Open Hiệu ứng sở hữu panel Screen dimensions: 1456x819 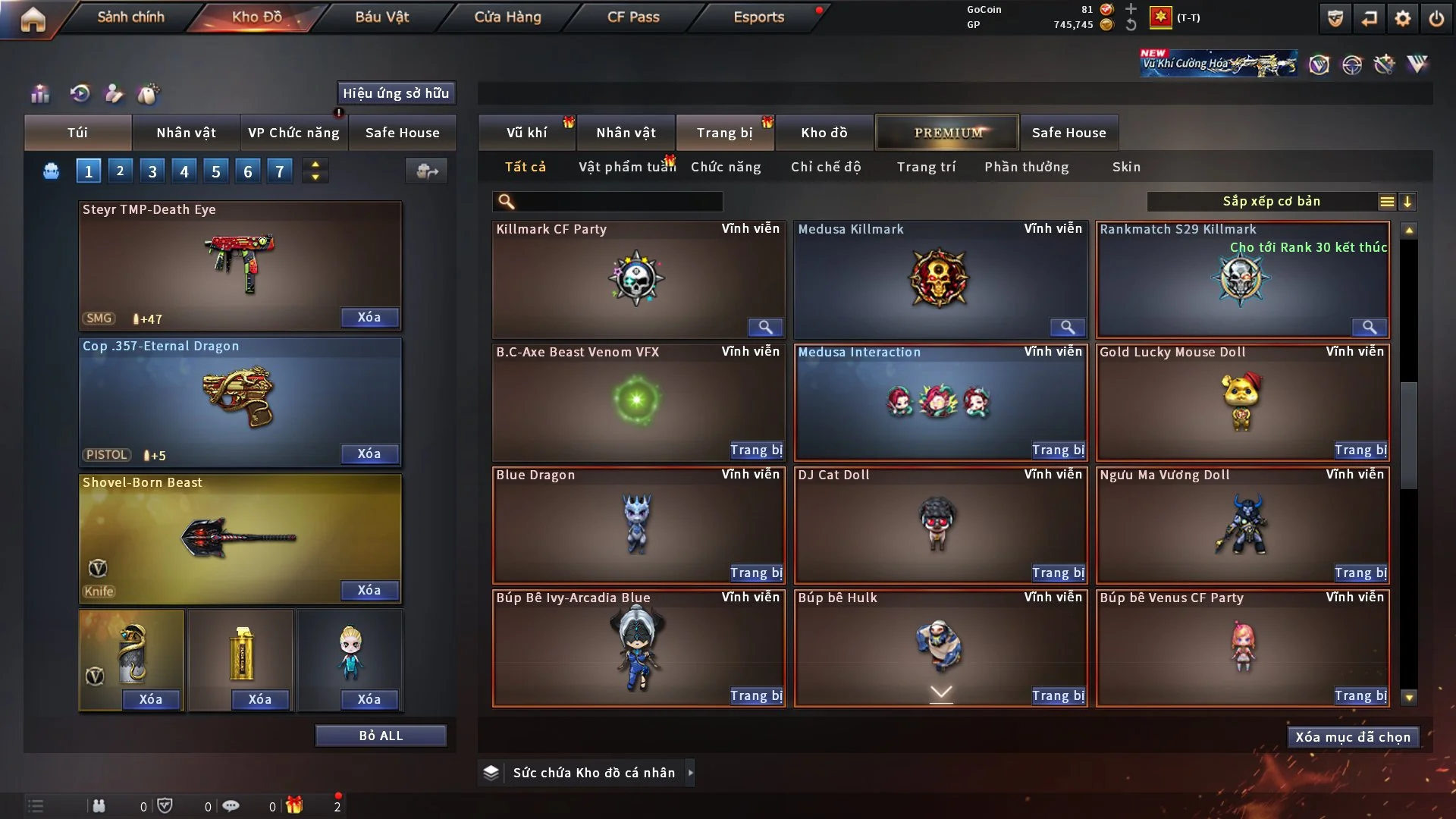[396, 93]
